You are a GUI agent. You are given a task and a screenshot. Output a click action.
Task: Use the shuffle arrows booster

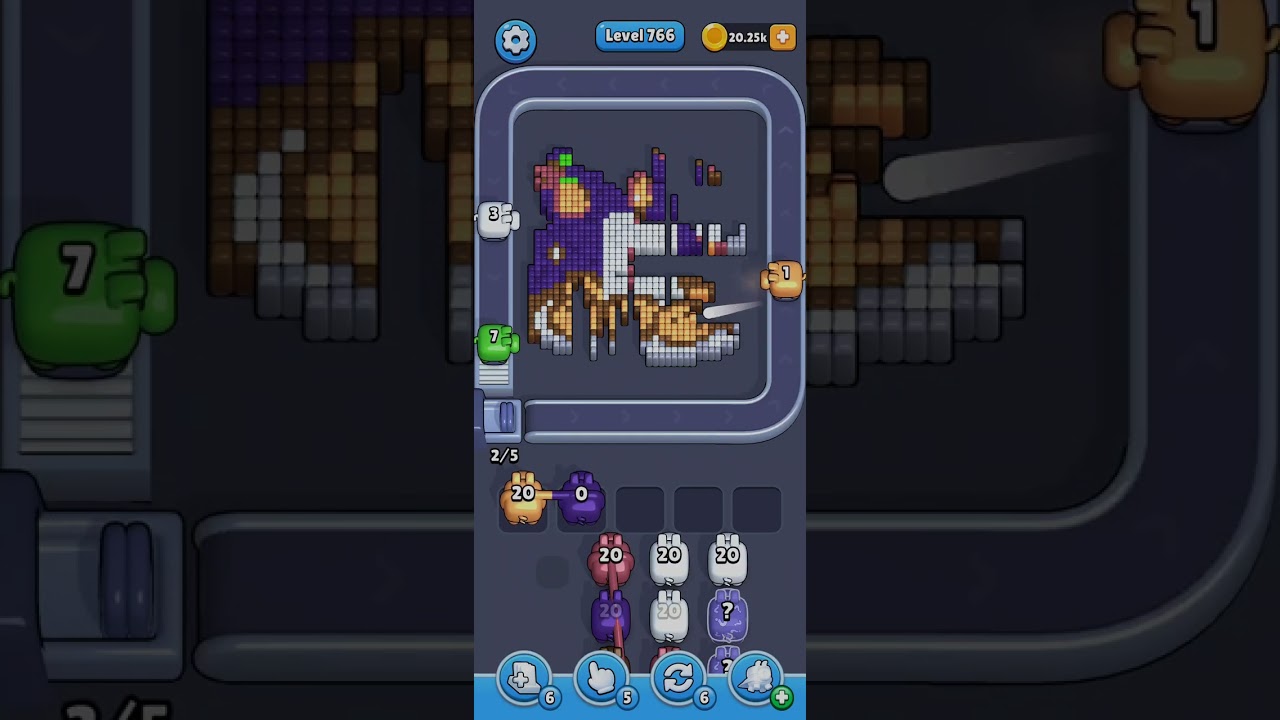click(x=678, y=679)
